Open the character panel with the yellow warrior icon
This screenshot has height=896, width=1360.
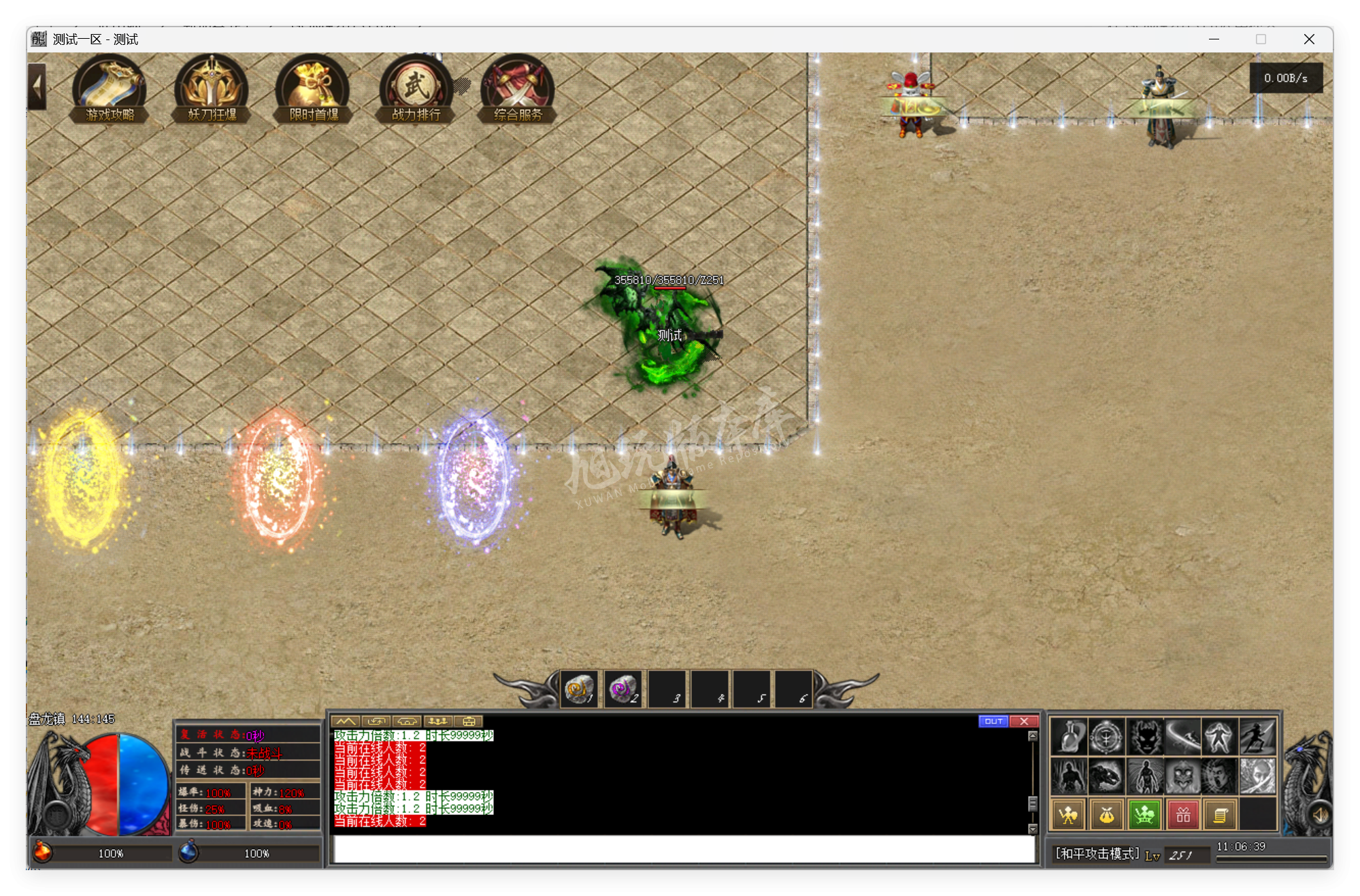coord(1069,814)
